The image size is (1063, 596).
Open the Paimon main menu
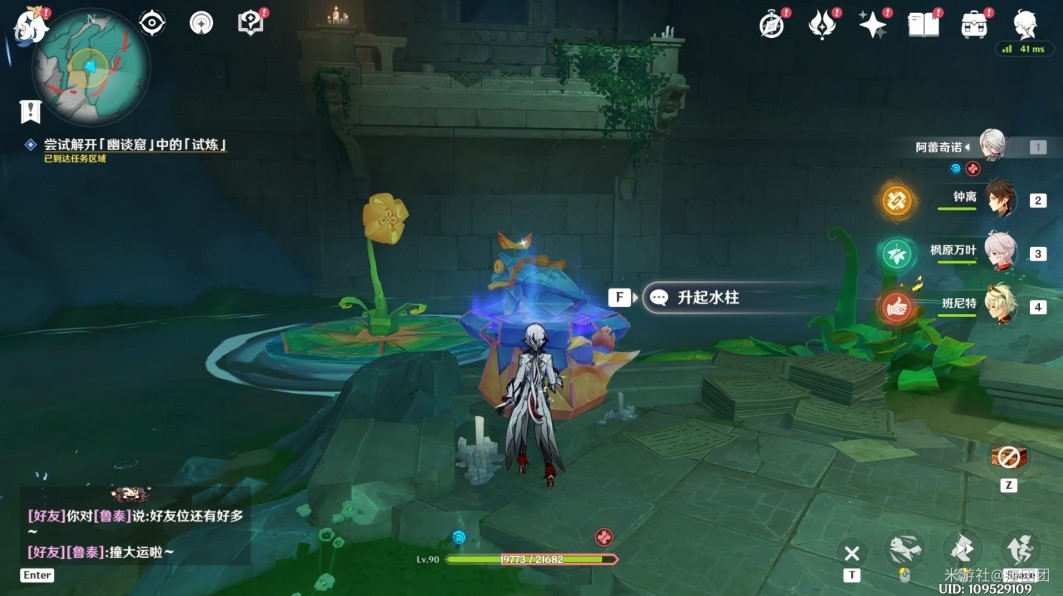click(x=29, y=25)
